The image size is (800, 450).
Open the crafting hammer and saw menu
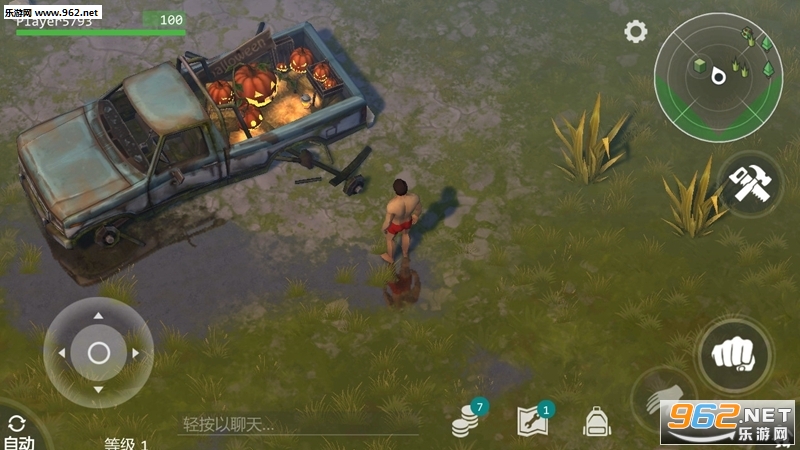point(748,185)
